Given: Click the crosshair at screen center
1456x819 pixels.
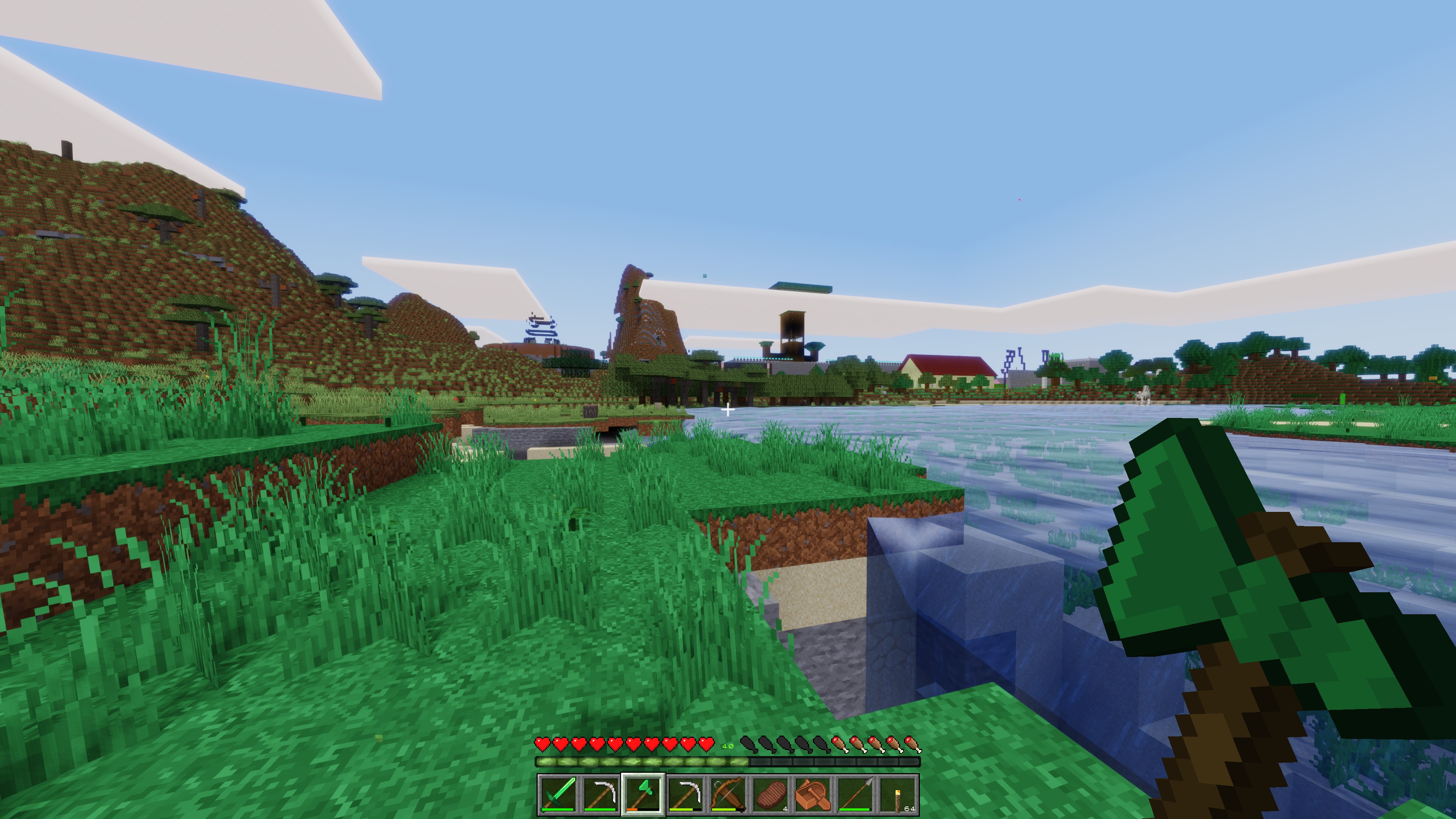Looking at the screenshot, I should [728, 409].
